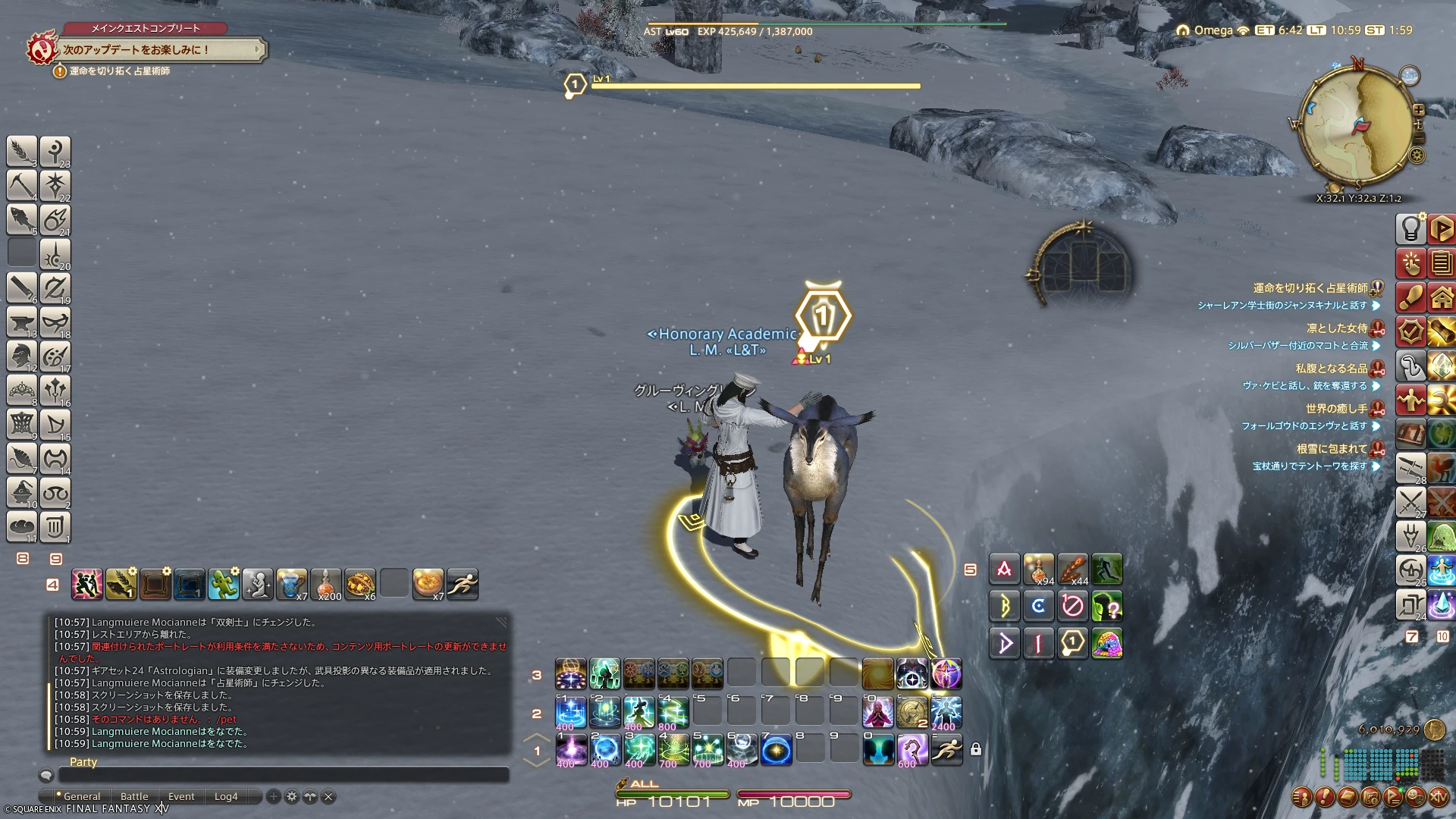Use the x200 orange potion item

tap(326, 584)
